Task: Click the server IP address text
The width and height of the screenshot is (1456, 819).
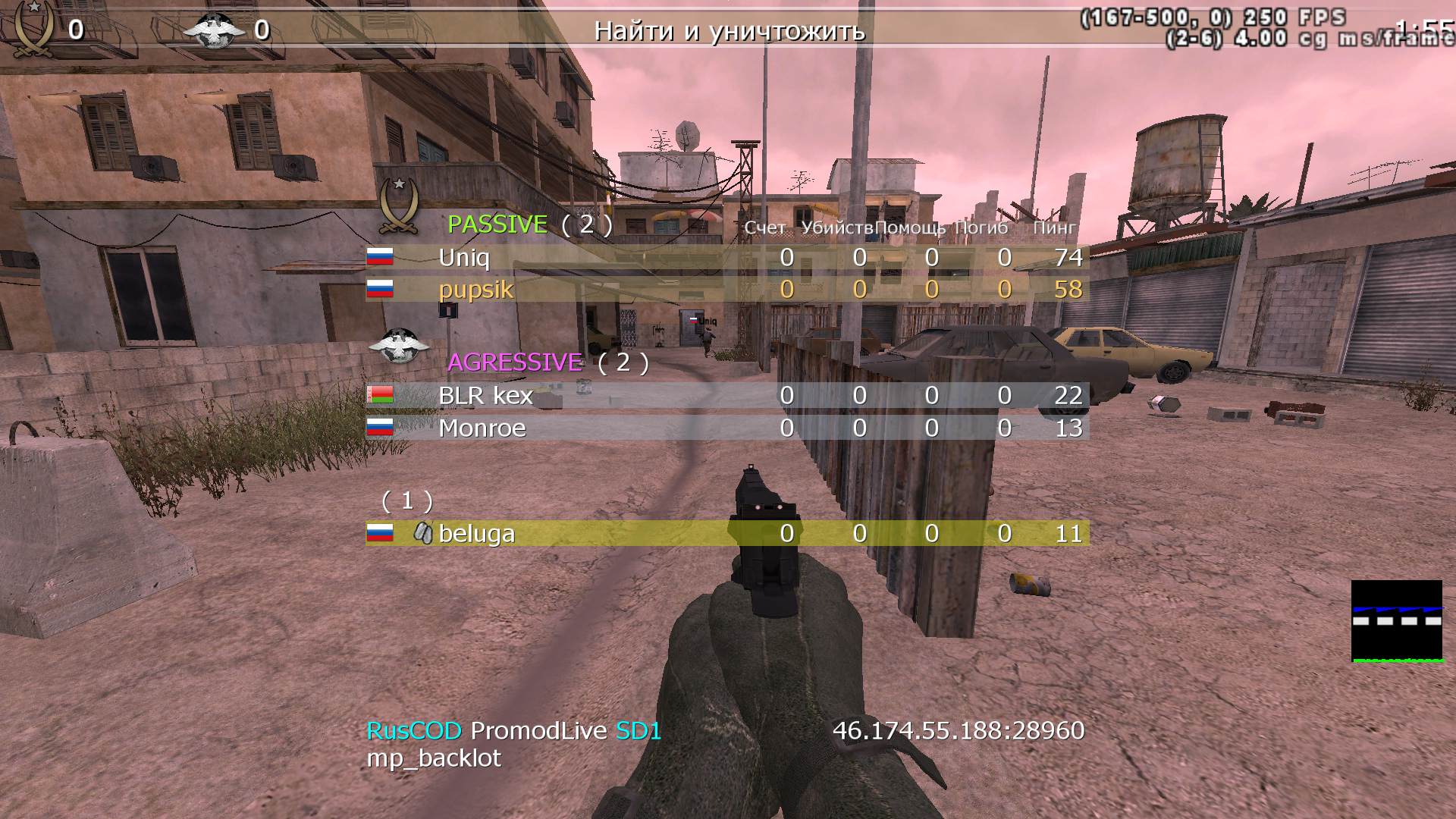Action: [959, 730]
